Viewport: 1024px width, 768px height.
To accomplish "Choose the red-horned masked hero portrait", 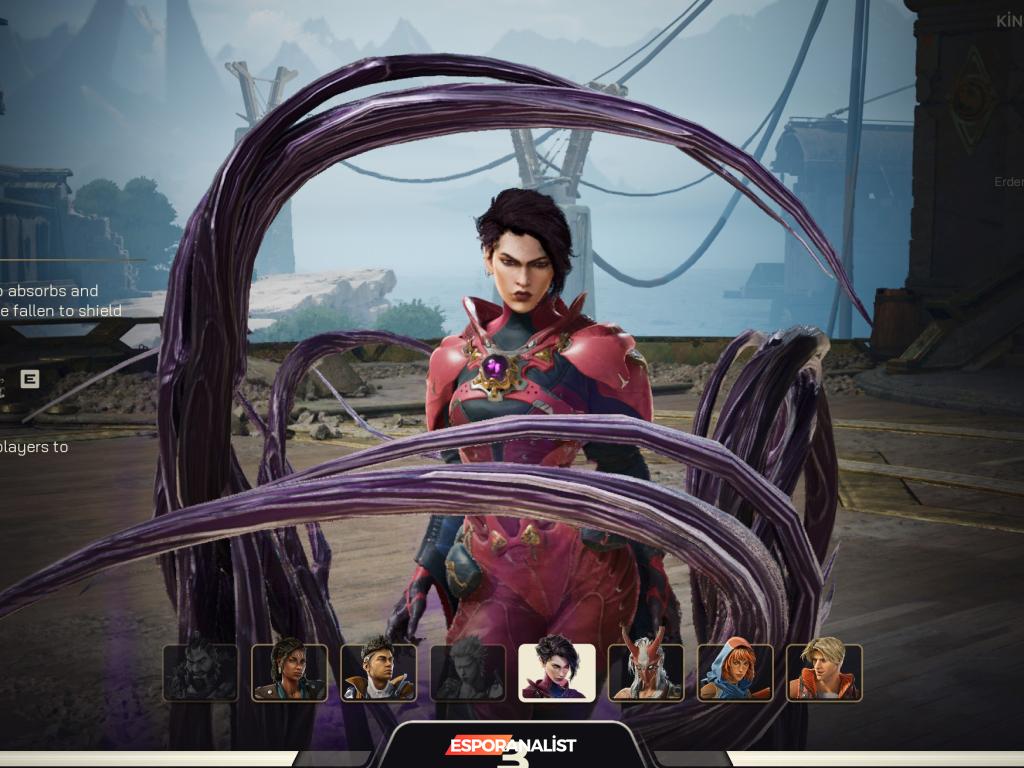I will (646, 672).
